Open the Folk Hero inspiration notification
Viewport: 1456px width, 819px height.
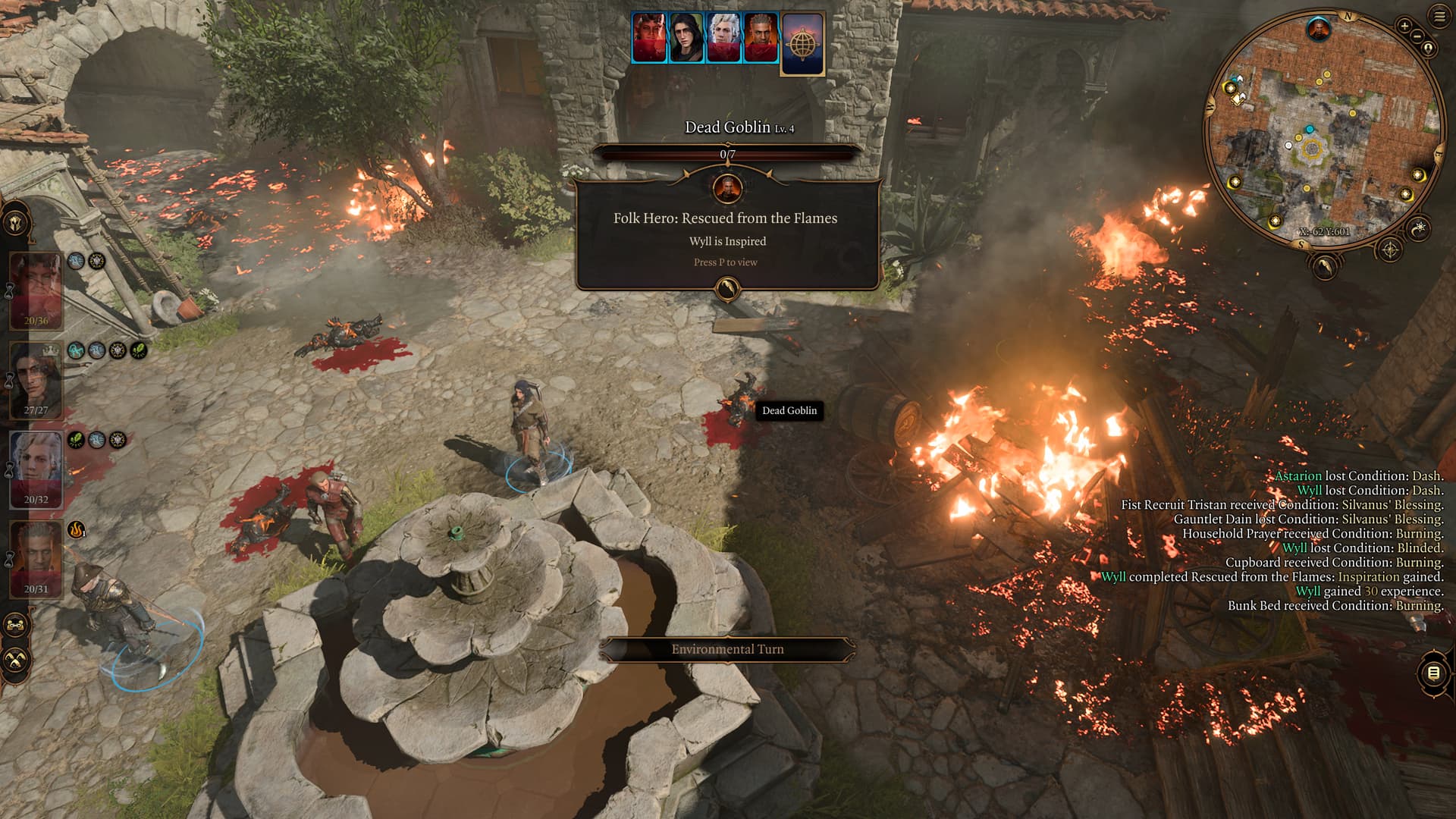click(726, 234)
